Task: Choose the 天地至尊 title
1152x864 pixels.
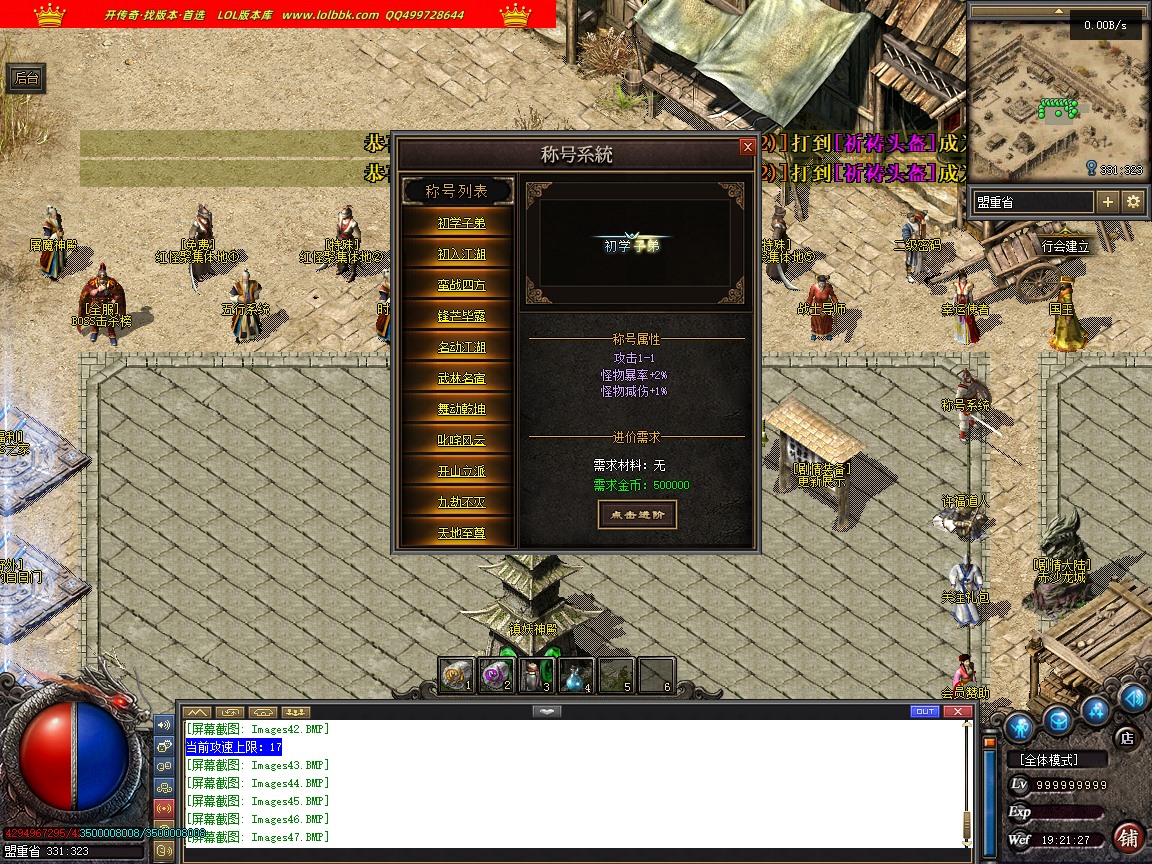Action: [461, 533]
